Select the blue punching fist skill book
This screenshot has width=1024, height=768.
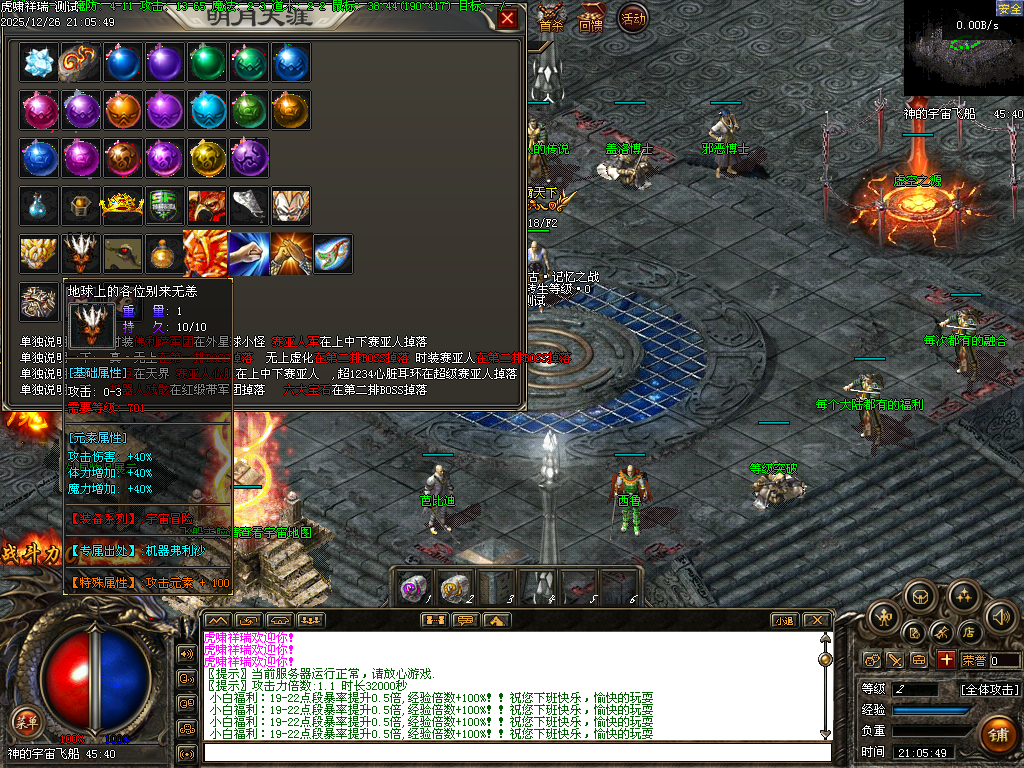247,253
